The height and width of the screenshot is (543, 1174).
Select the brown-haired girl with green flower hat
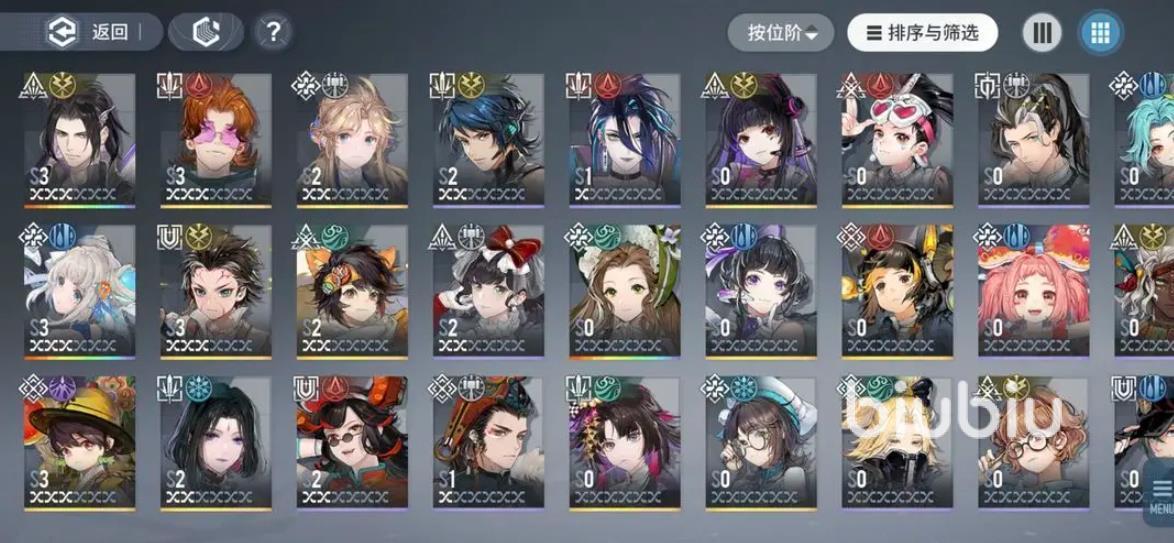coord(624,291)
